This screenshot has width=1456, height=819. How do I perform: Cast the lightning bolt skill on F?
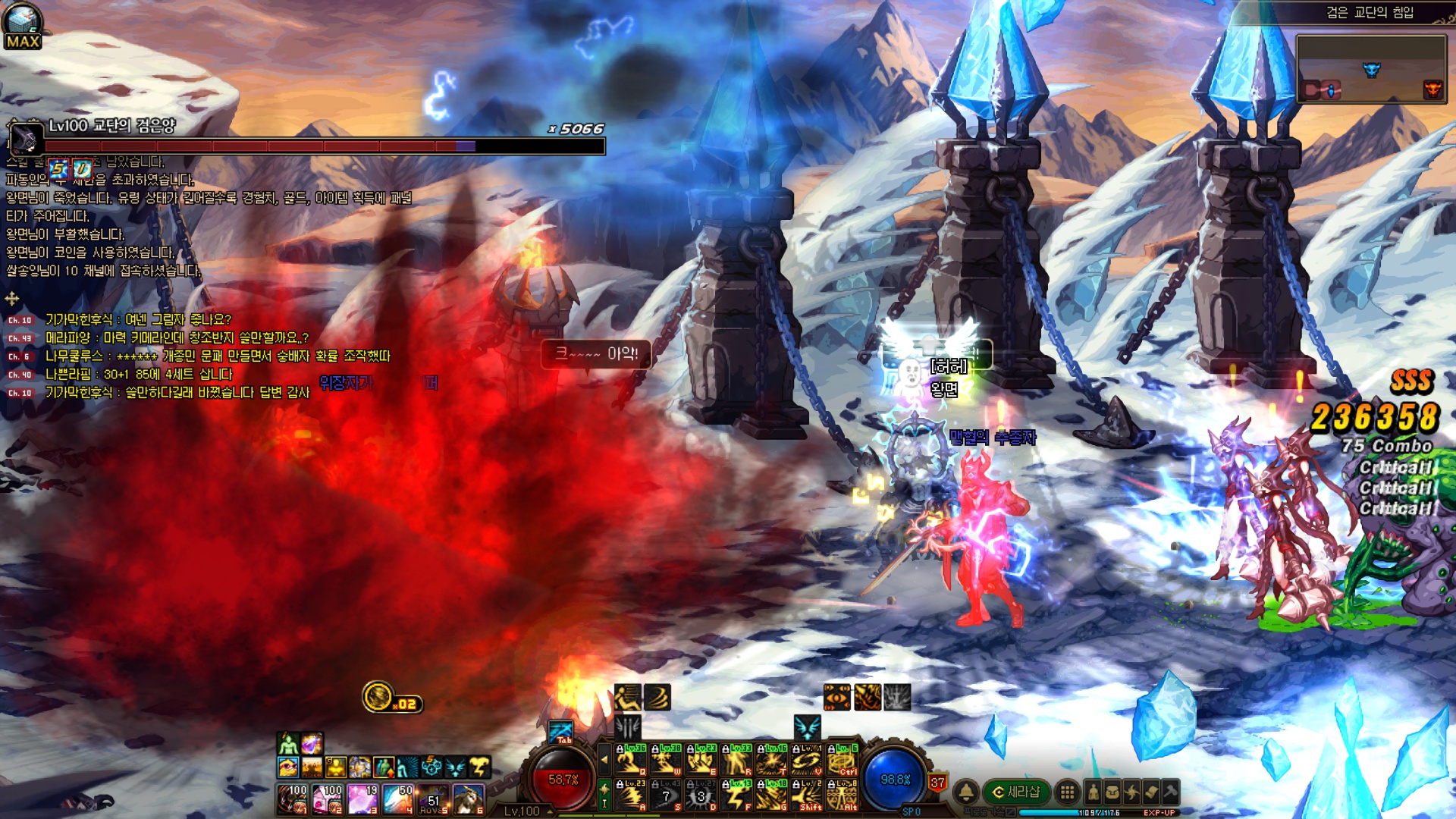coord(736,795)
